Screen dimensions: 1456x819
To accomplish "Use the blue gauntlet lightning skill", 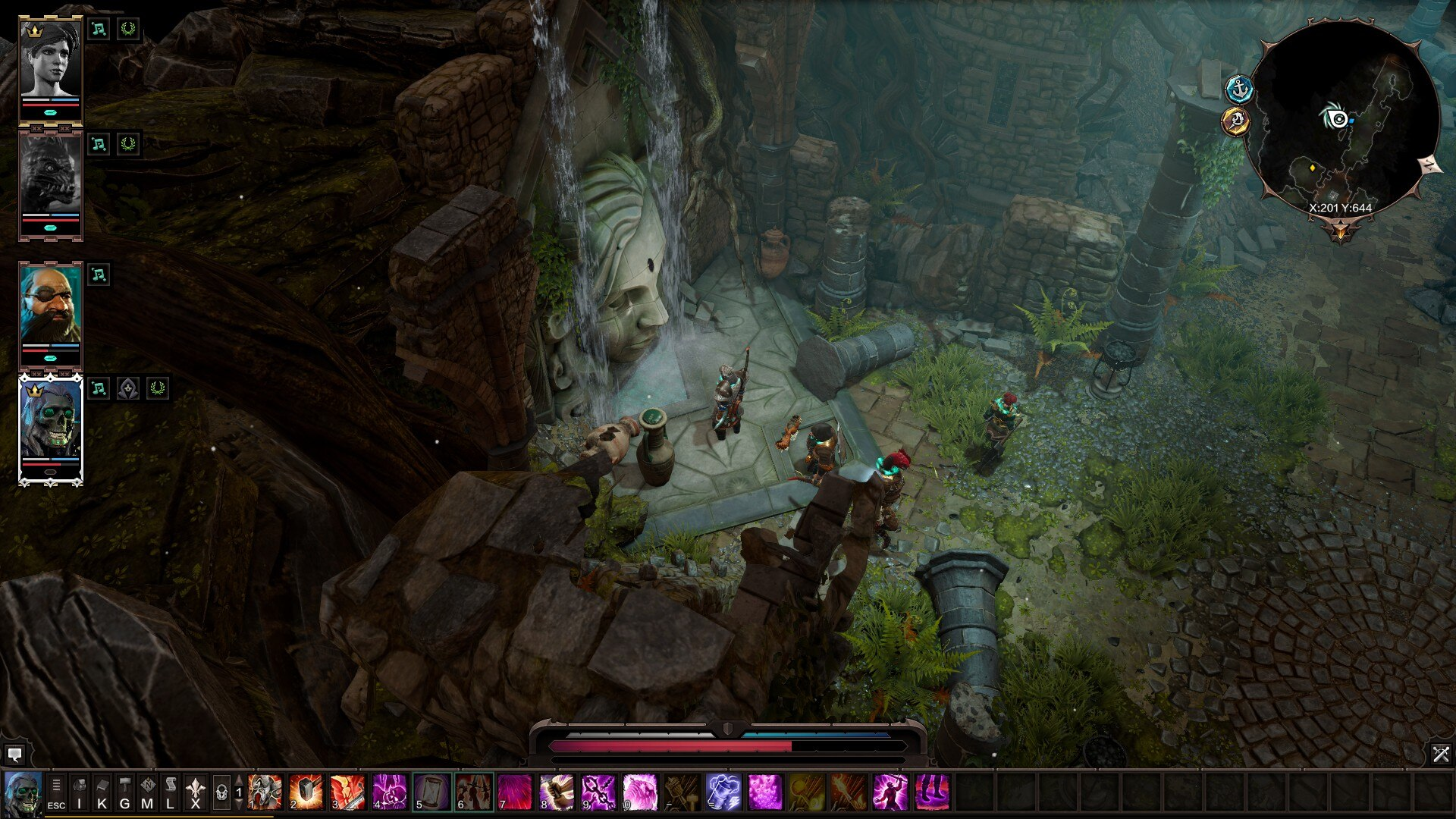I will click(723, 792).
